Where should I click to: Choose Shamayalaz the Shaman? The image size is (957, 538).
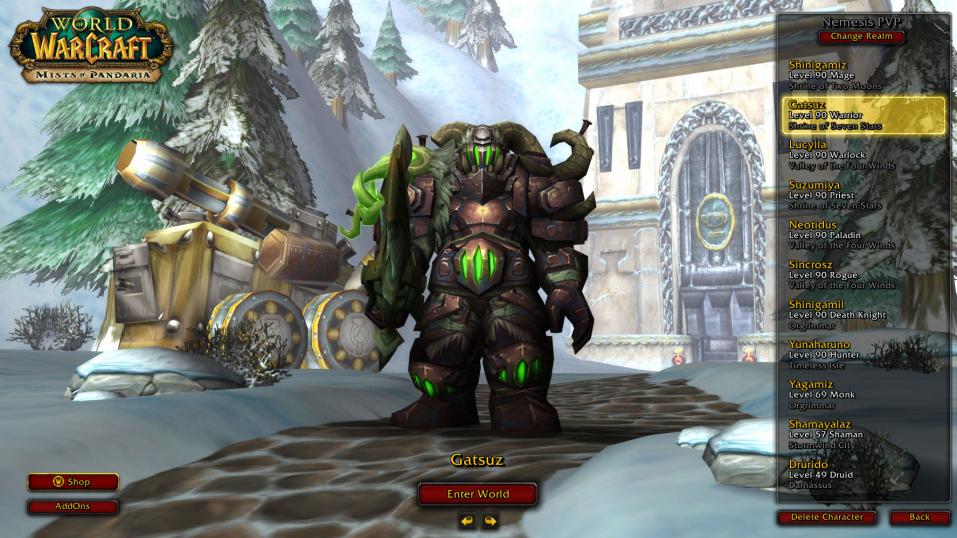(862, 435)
